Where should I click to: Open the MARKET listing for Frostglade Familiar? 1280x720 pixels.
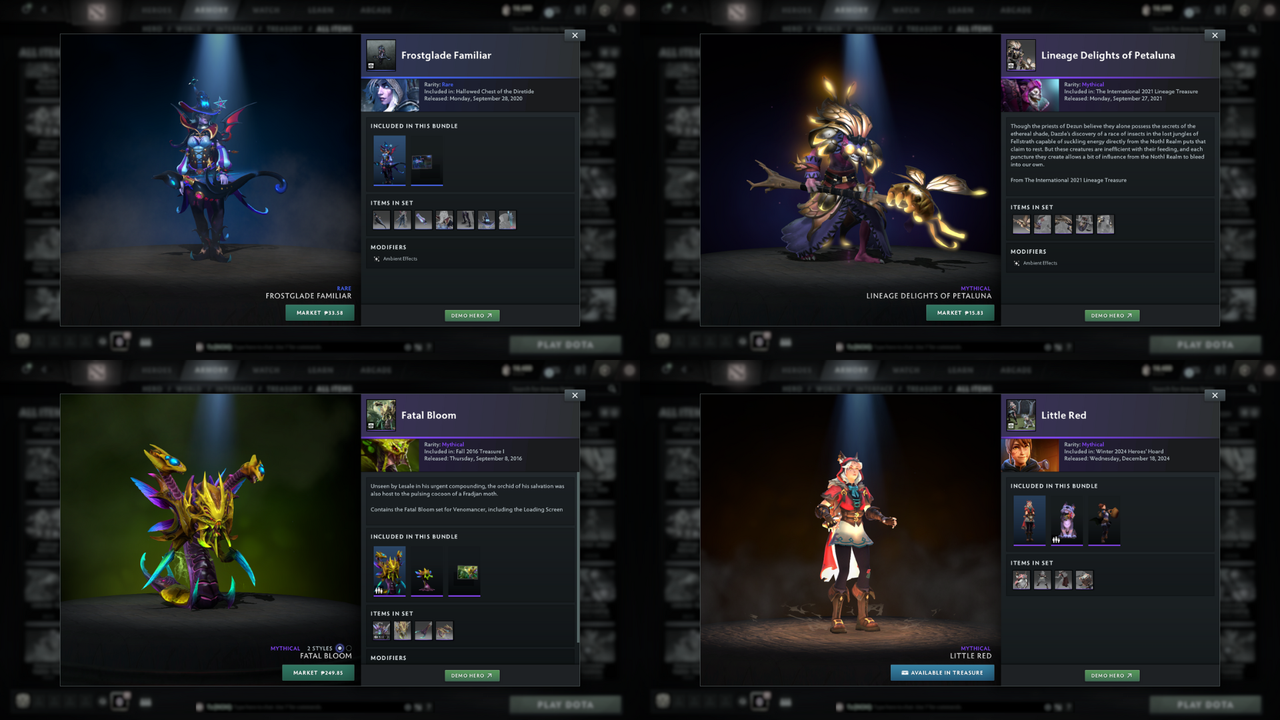320,312
